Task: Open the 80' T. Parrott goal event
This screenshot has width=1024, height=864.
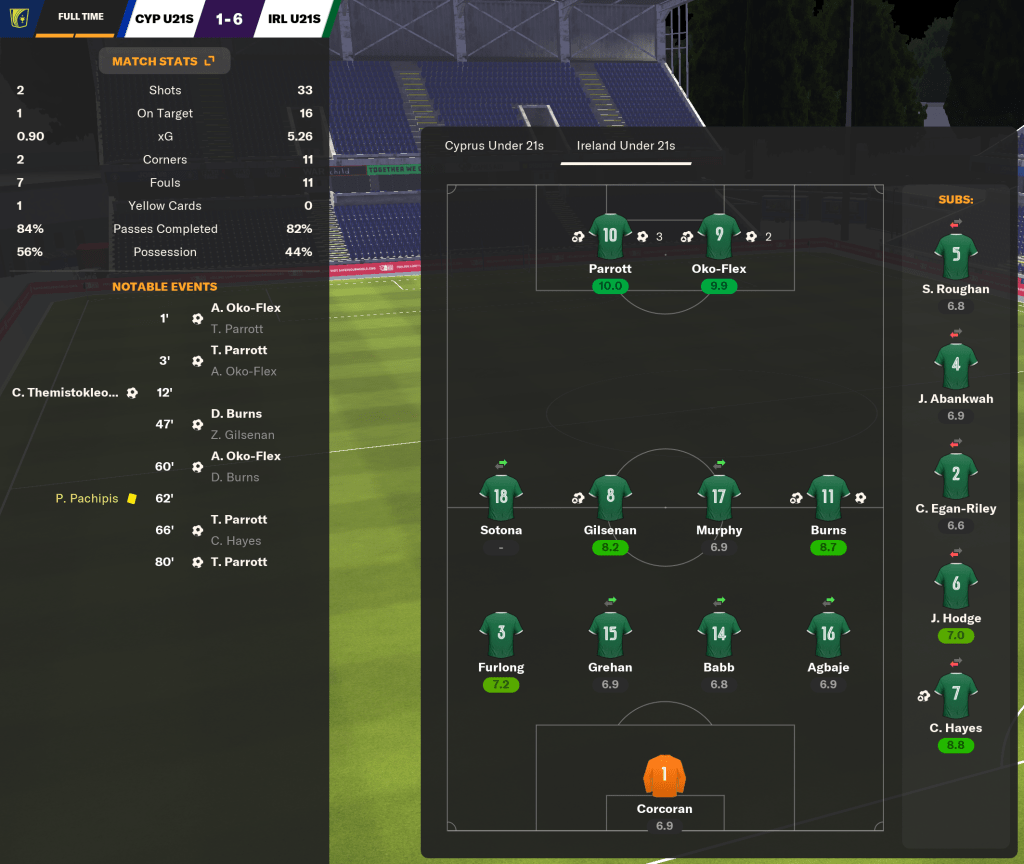Action: (x=239, y=562)
